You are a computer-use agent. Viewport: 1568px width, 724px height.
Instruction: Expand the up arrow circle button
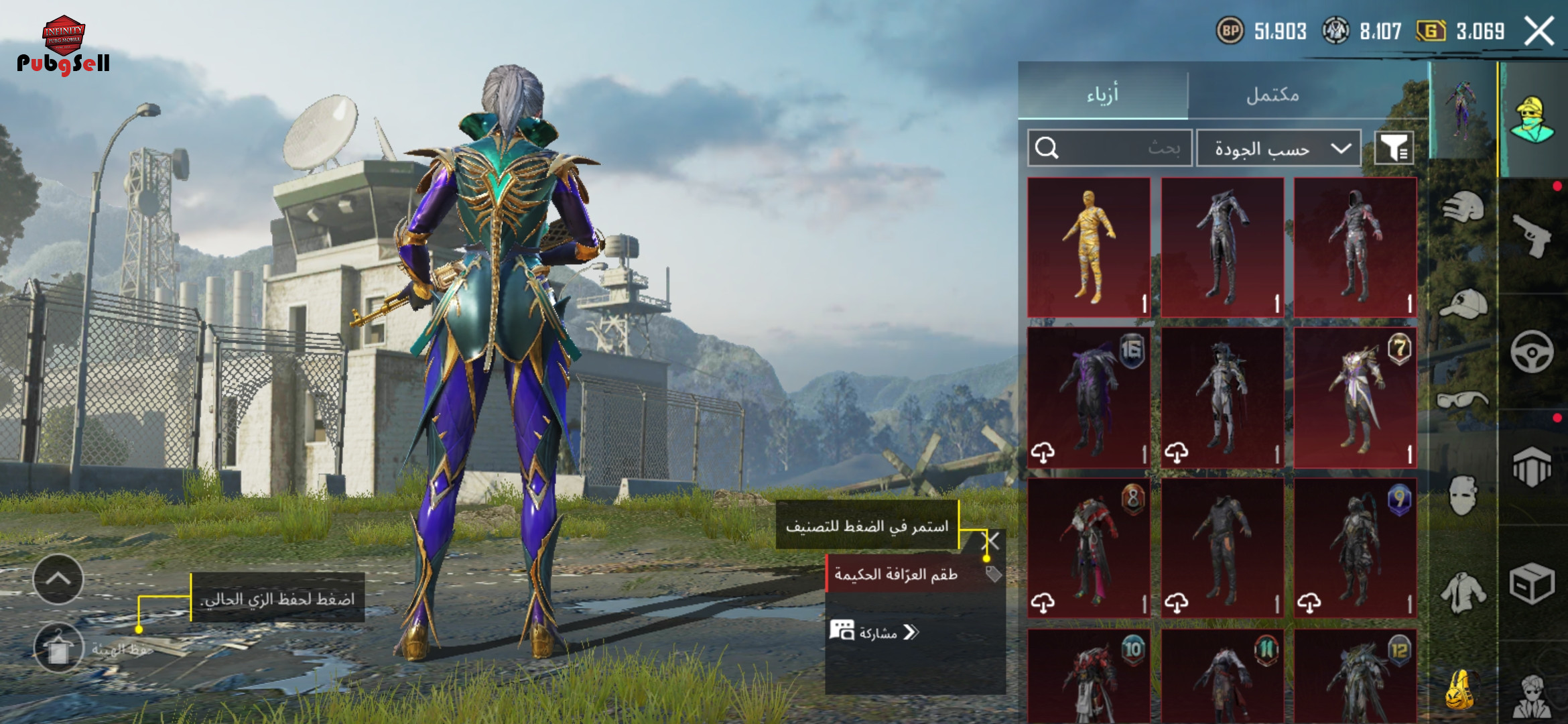tap(58, 579)
